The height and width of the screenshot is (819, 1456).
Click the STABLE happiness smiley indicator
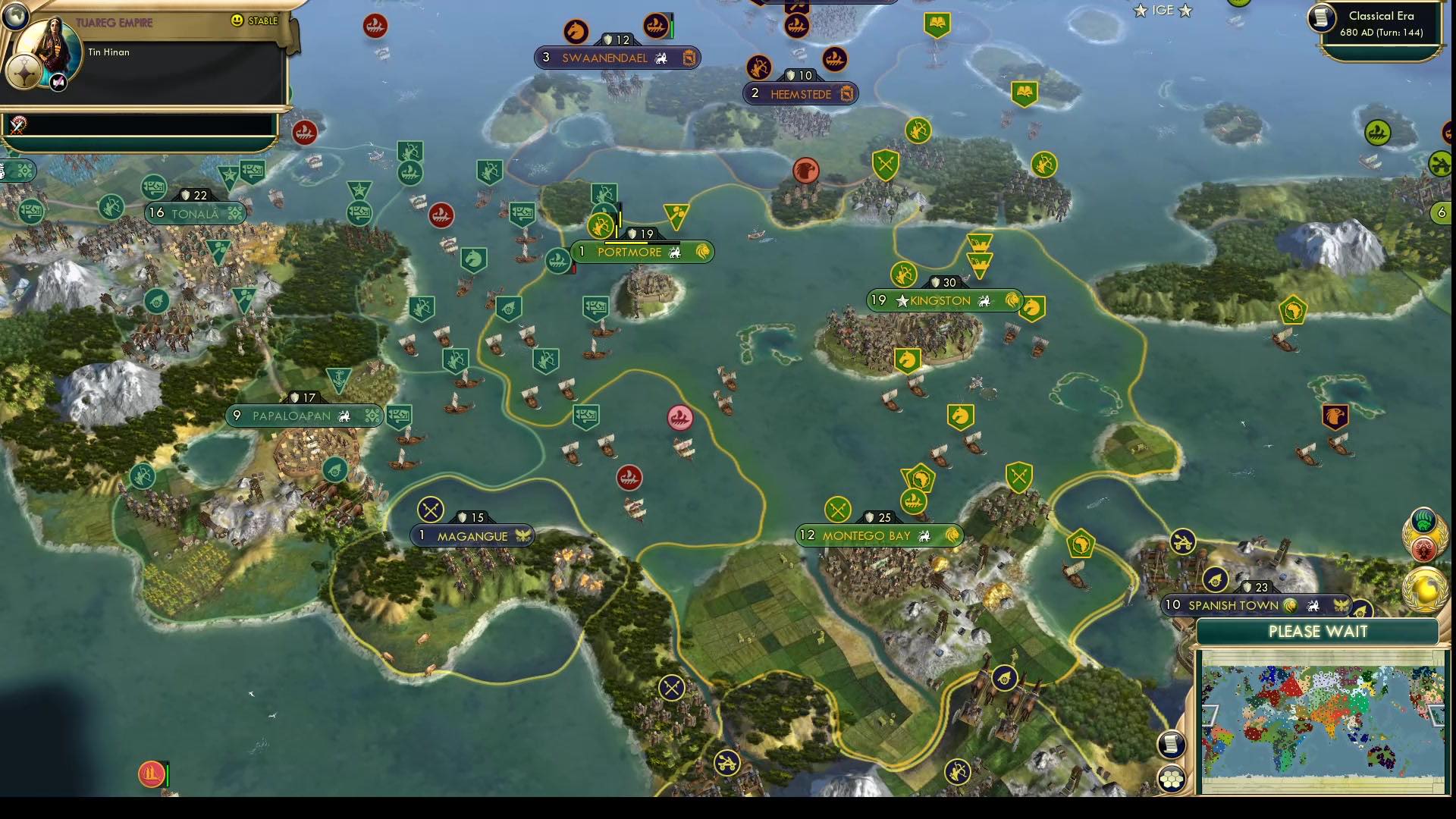point(238,21)
